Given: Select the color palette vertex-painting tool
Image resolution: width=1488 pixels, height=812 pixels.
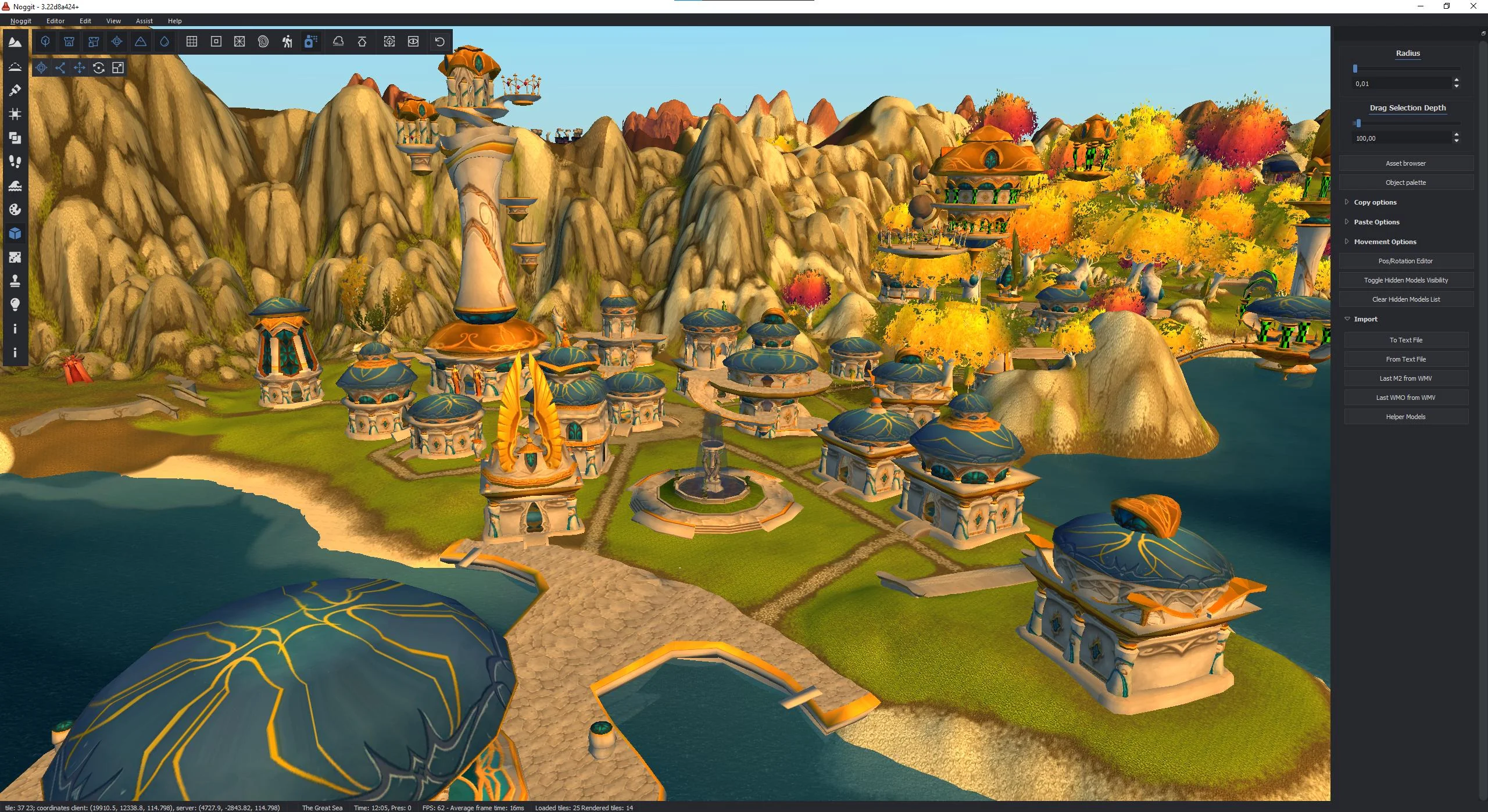Looking at the screenshot, I should click(15, 210).
